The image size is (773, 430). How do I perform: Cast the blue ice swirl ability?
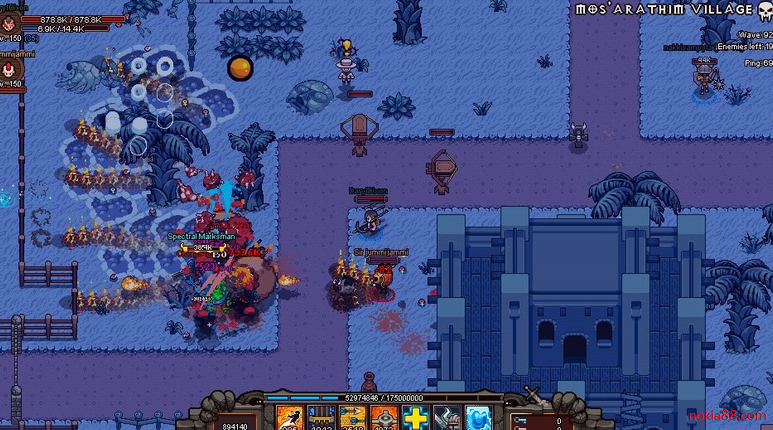point(477,418)
